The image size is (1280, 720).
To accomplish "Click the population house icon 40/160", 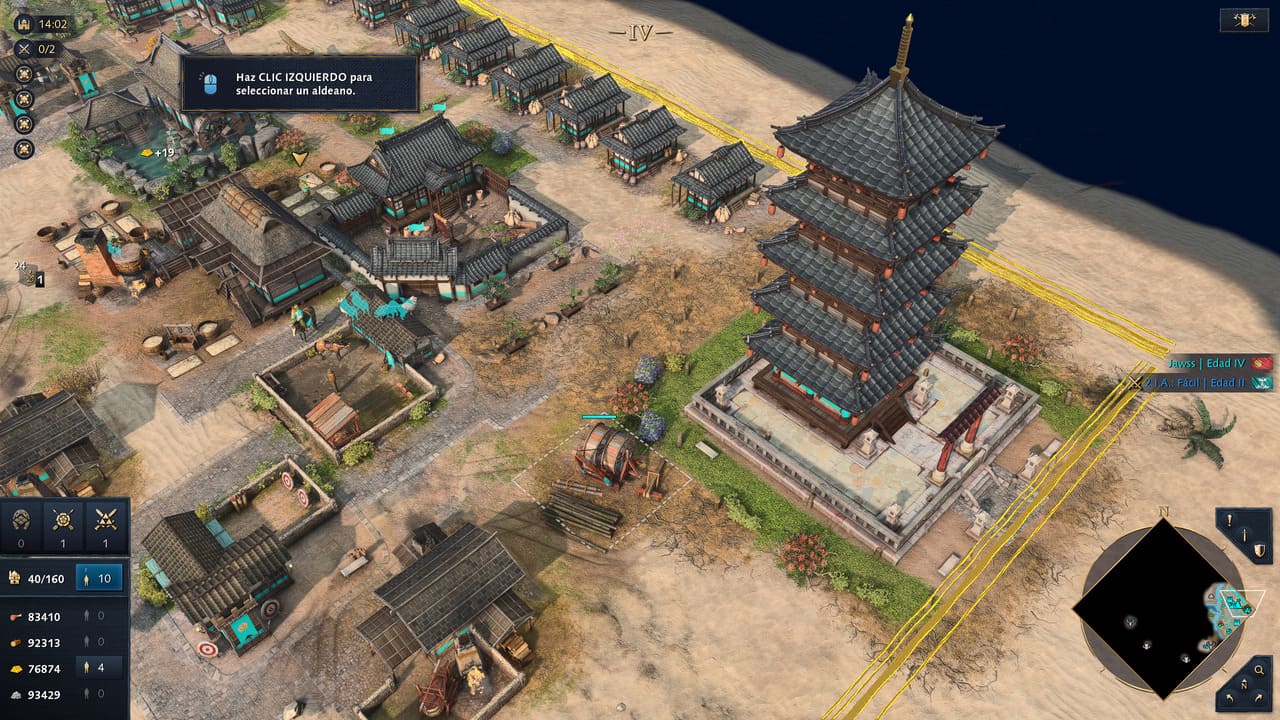I will [x=16, y=577].
